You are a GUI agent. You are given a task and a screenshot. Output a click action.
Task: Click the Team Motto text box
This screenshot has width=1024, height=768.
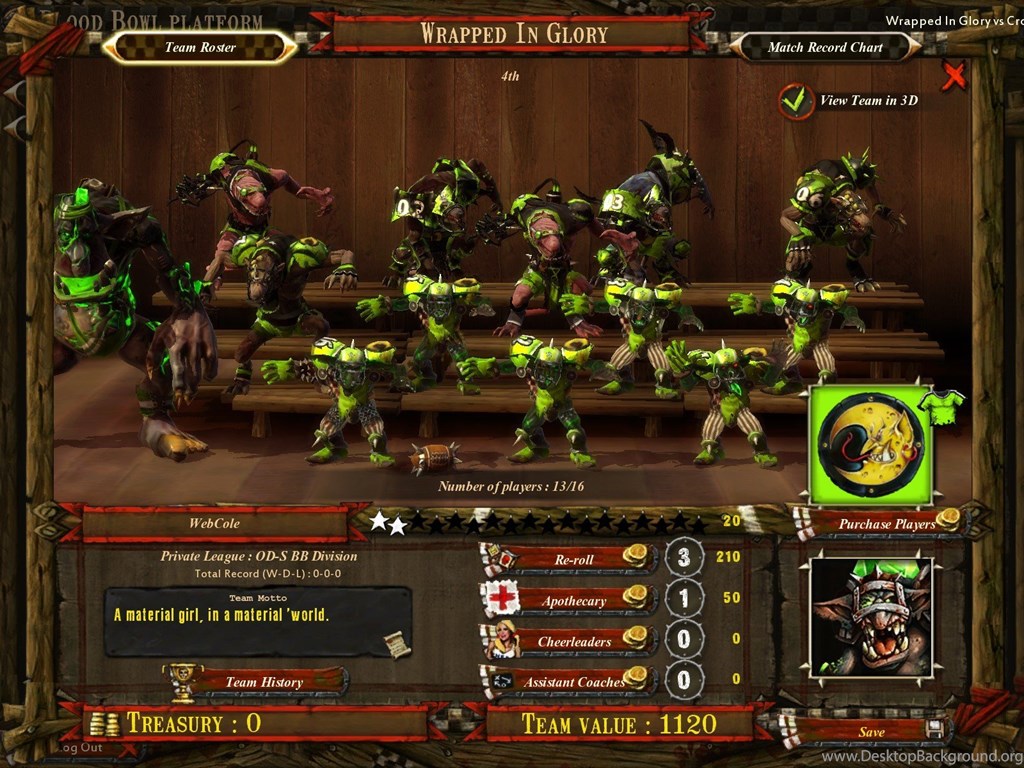click(257, 621)
